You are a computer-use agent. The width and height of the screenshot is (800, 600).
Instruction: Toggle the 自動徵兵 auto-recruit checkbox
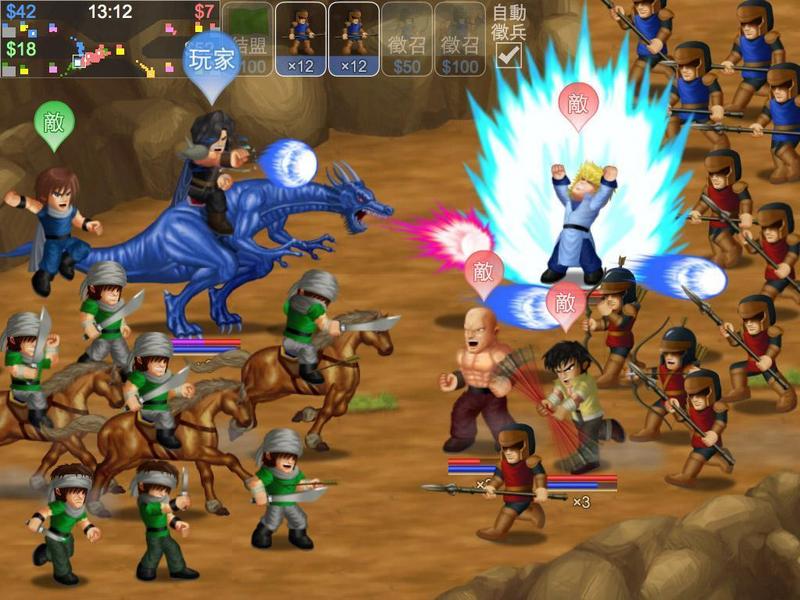[x=509, y=55]
